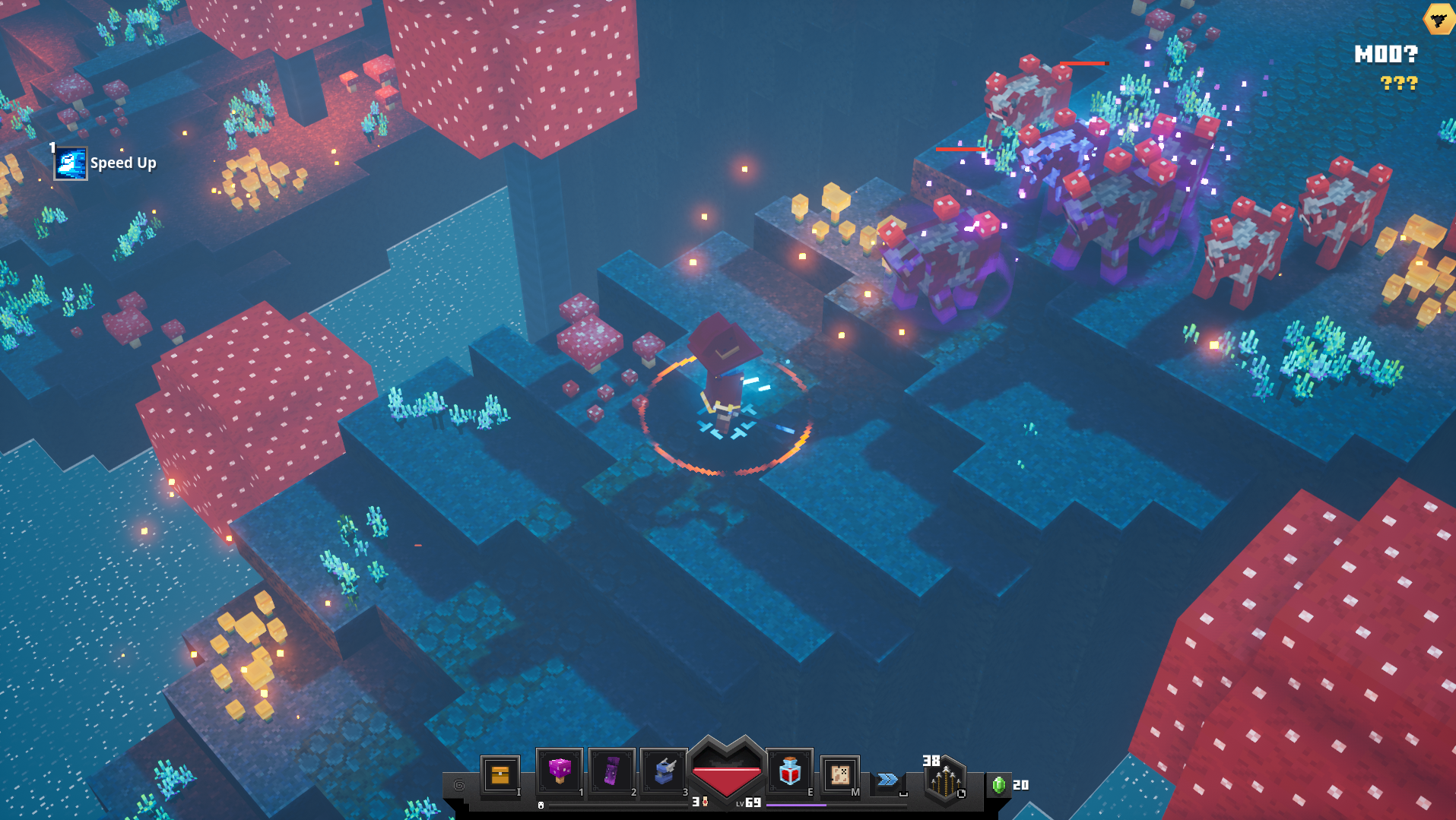
Task: Open the map scroll icon
Action: point(840,774)
